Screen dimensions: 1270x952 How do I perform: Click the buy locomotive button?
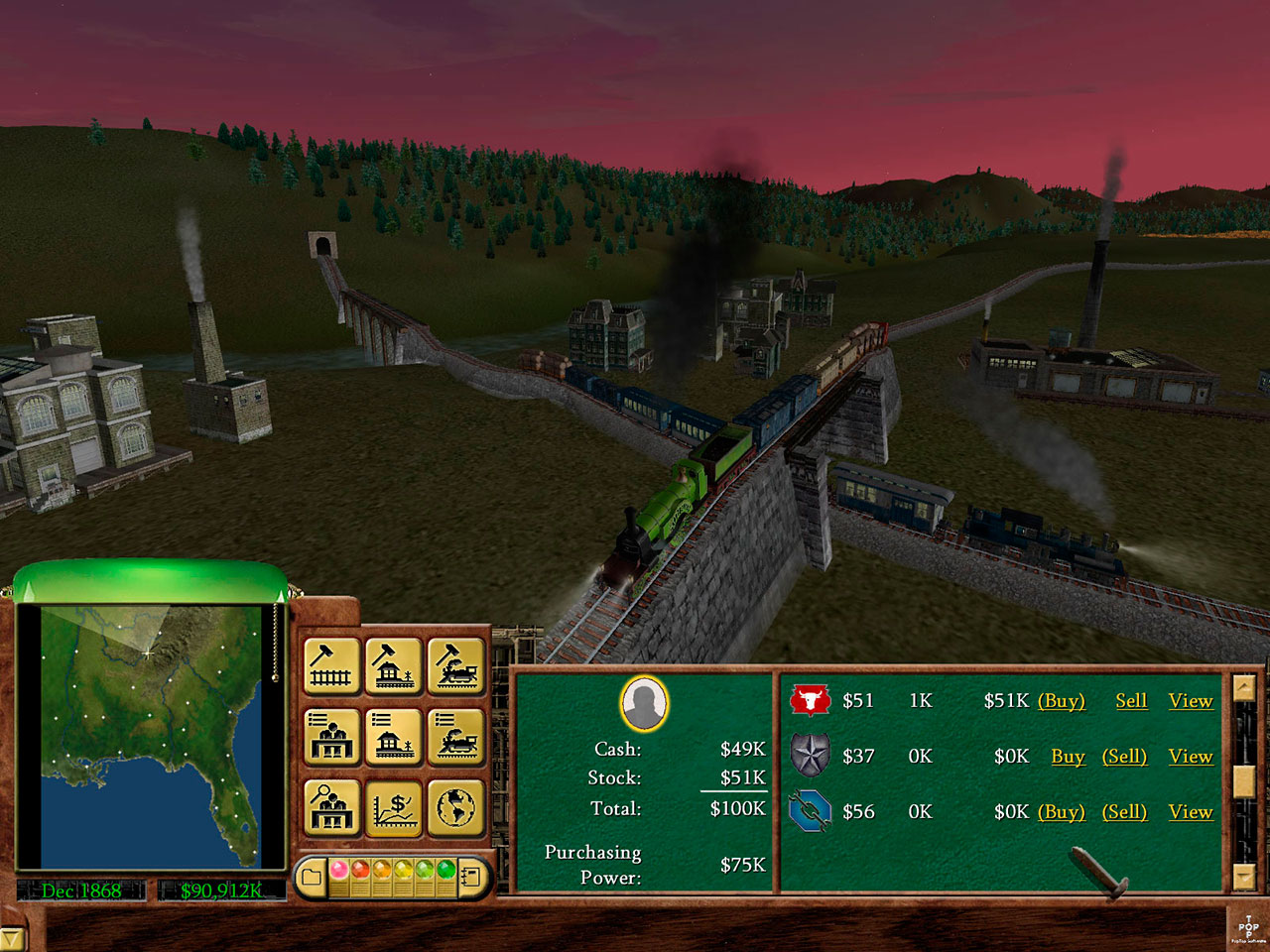coord(456,665)
